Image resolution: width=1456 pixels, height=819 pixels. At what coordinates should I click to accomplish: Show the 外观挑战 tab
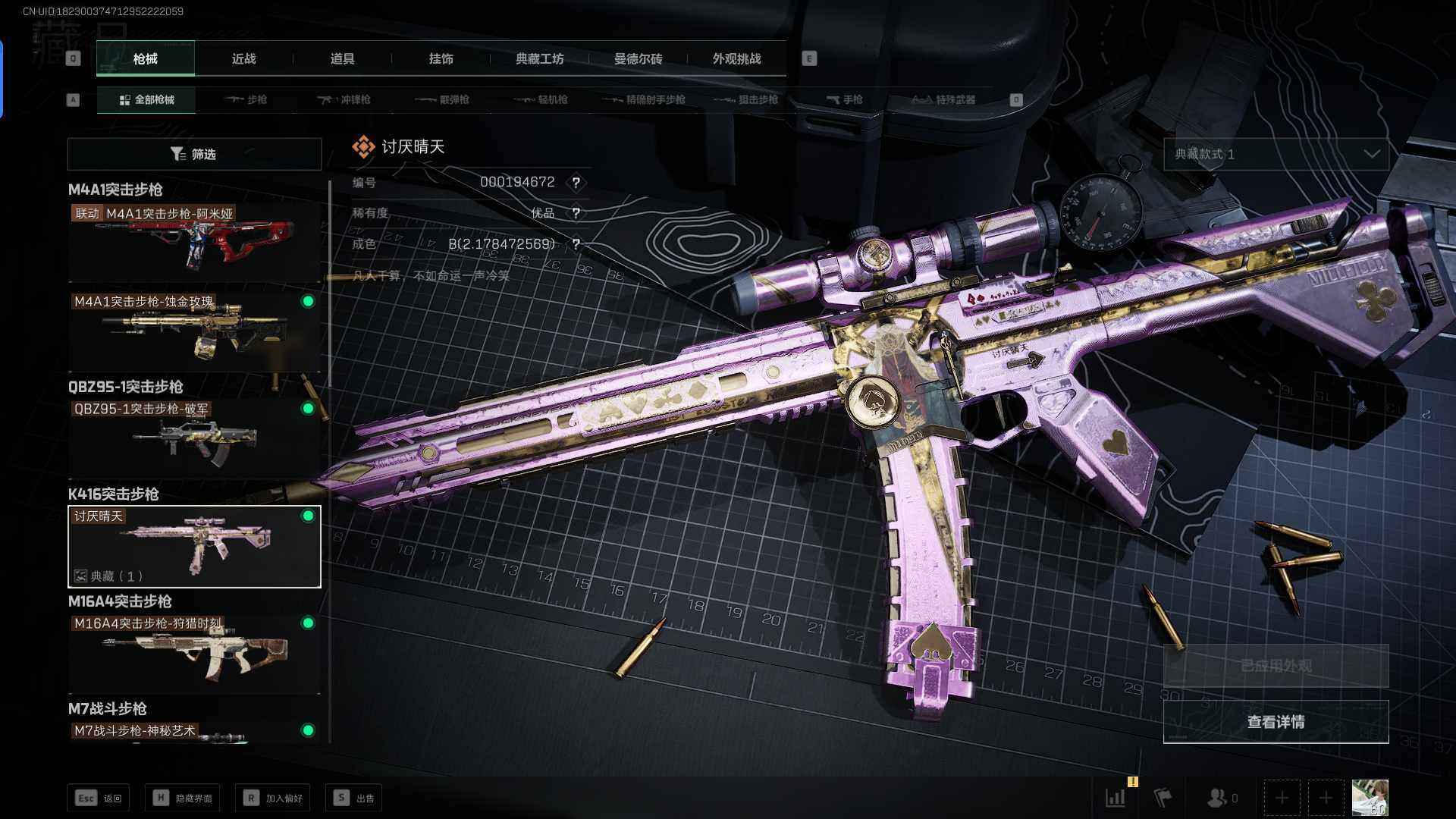(x=736, y=58)
